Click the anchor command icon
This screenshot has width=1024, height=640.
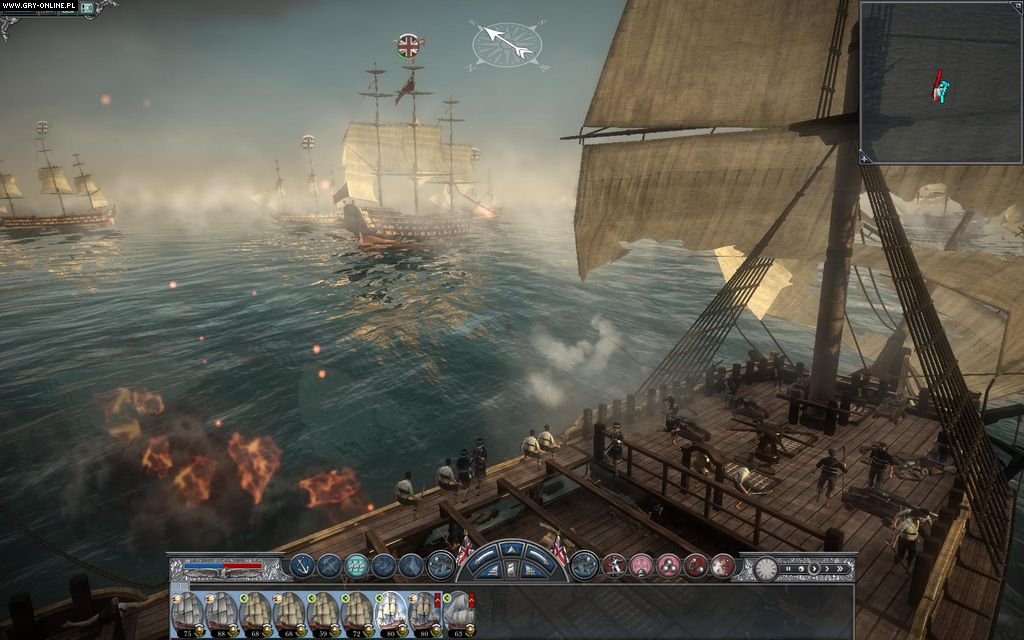point(302,566)
